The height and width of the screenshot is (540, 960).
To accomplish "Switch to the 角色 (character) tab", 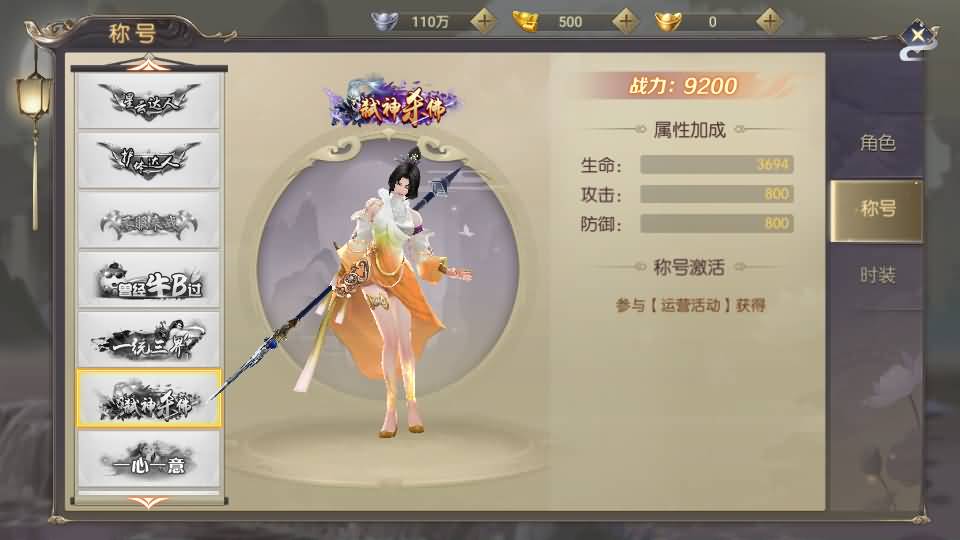I will click(x=876, y=143).
